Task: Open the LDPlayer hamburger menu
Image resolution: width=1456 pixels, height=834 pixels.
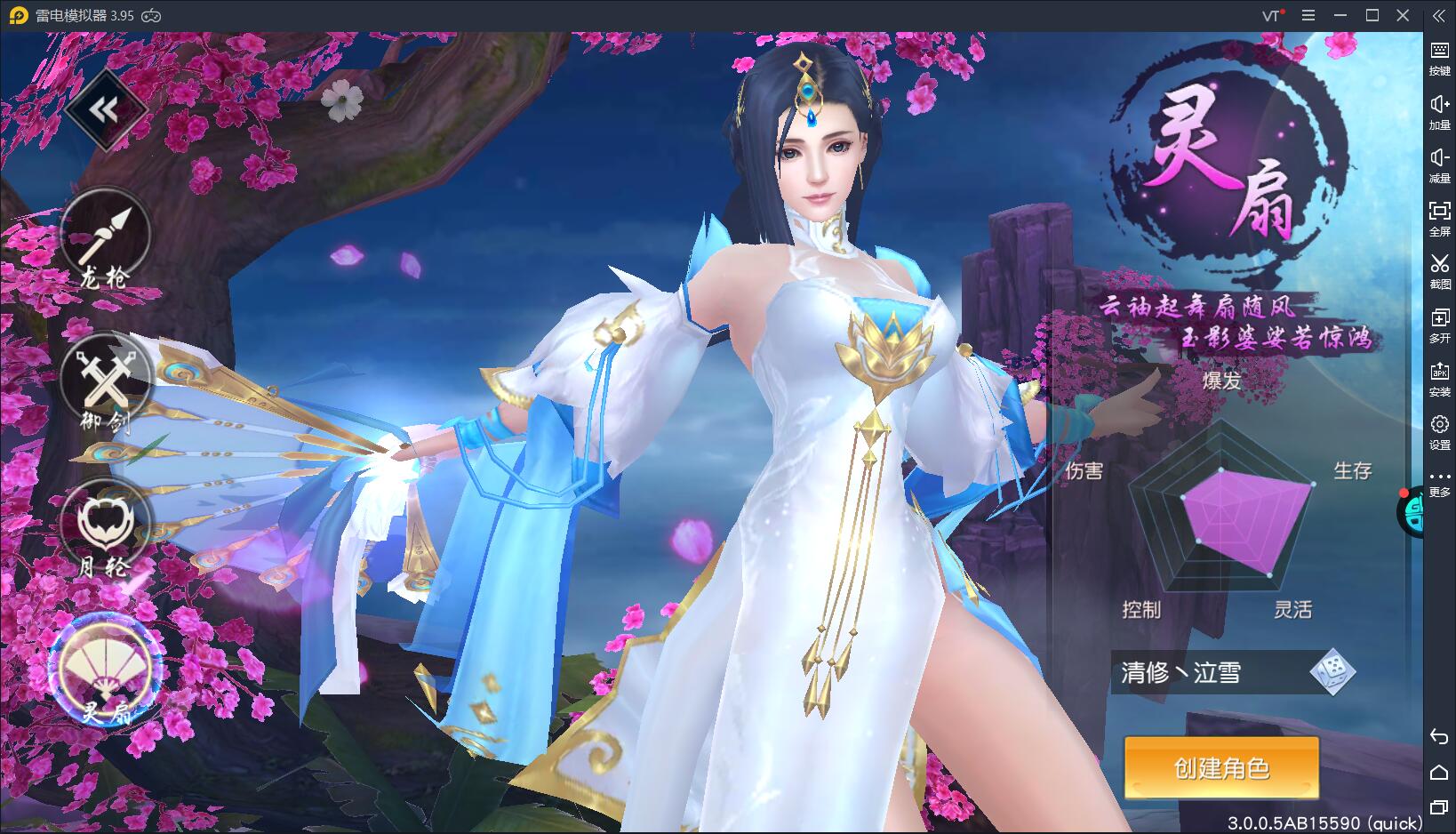Action: pyautogui.click(x=1308, y=15)
